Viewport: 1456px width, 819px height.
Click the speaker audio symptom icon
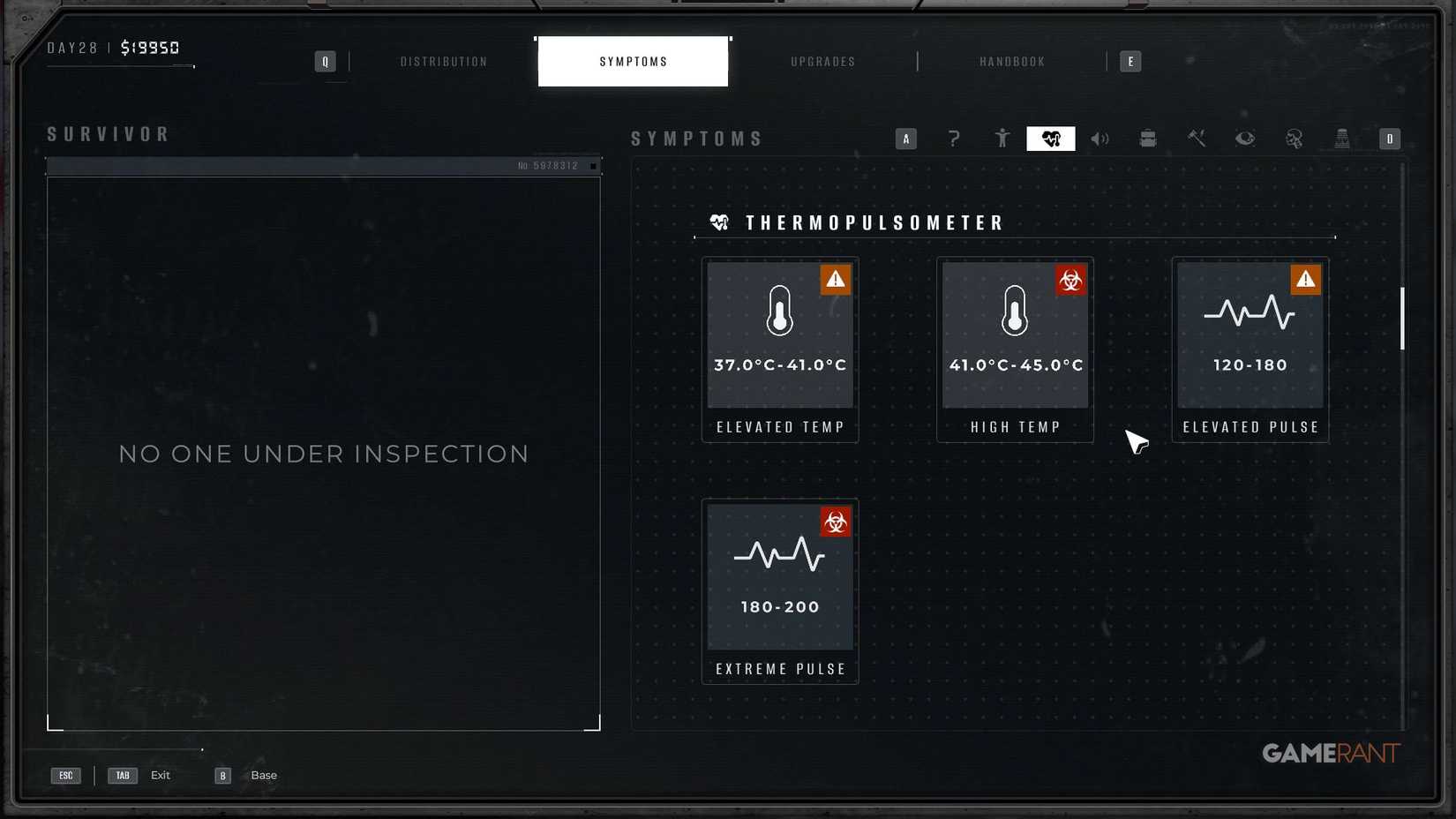point(1100,139)
